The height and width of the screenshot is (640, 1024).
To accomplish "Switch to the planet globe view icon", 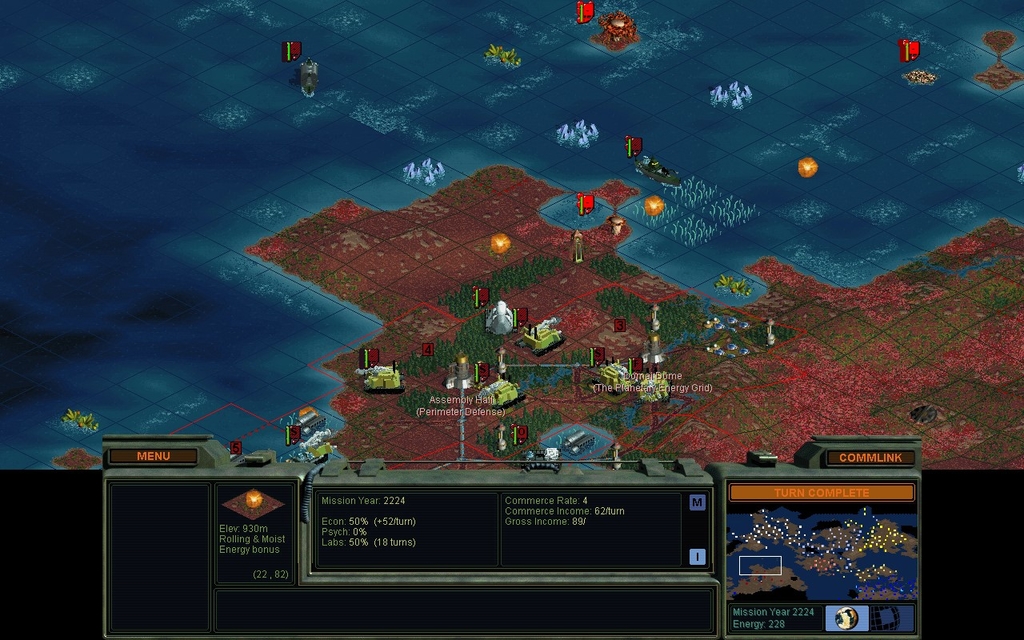I will 847,618.
